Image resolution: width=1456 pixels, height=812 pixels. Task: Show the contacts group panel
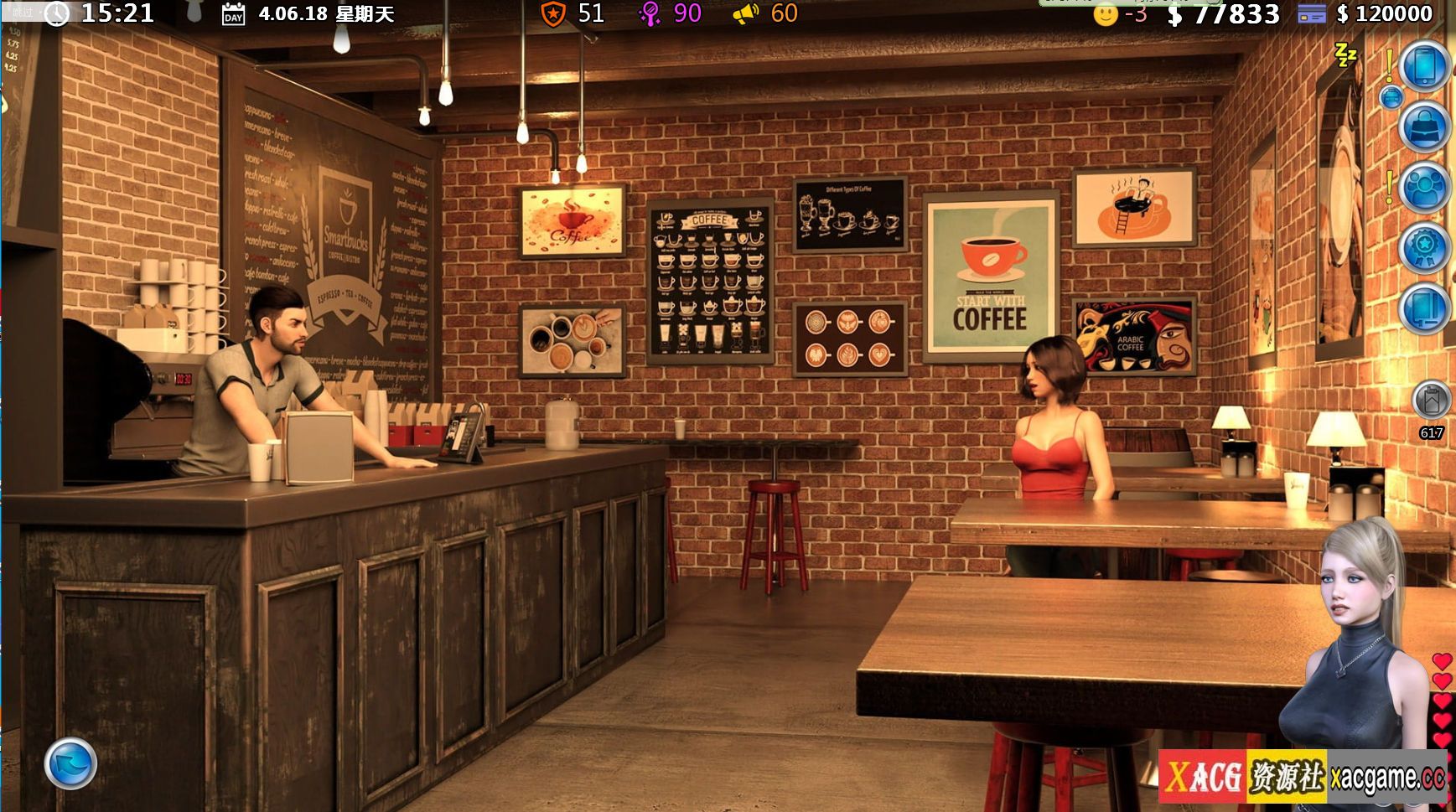point(1425,188)
